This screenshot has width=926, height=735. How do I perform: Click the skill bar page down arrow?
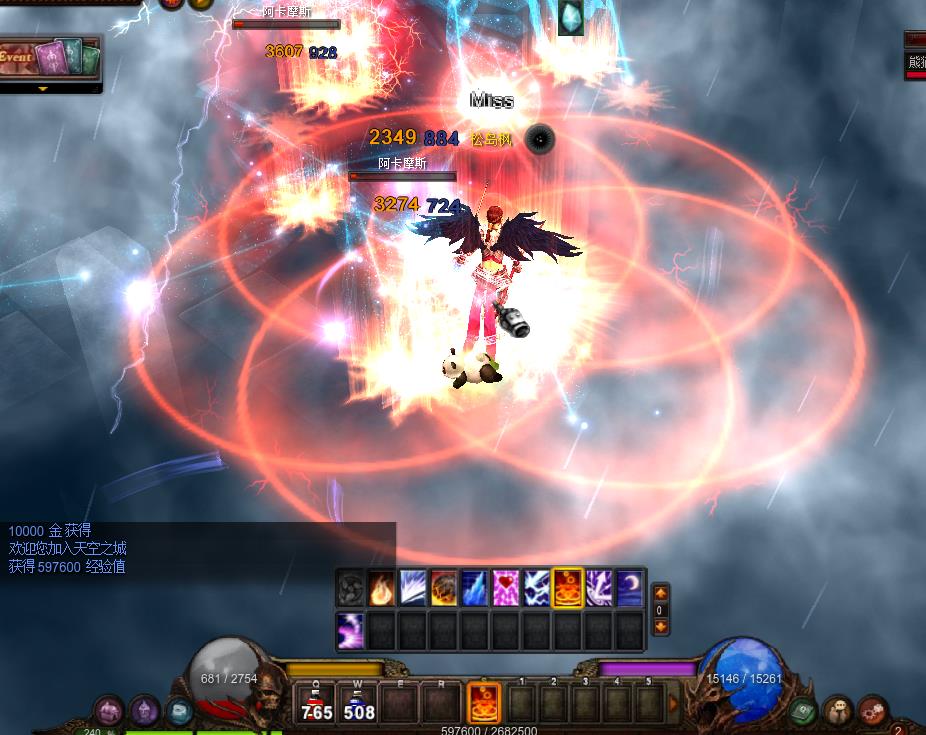click(660, 627)
